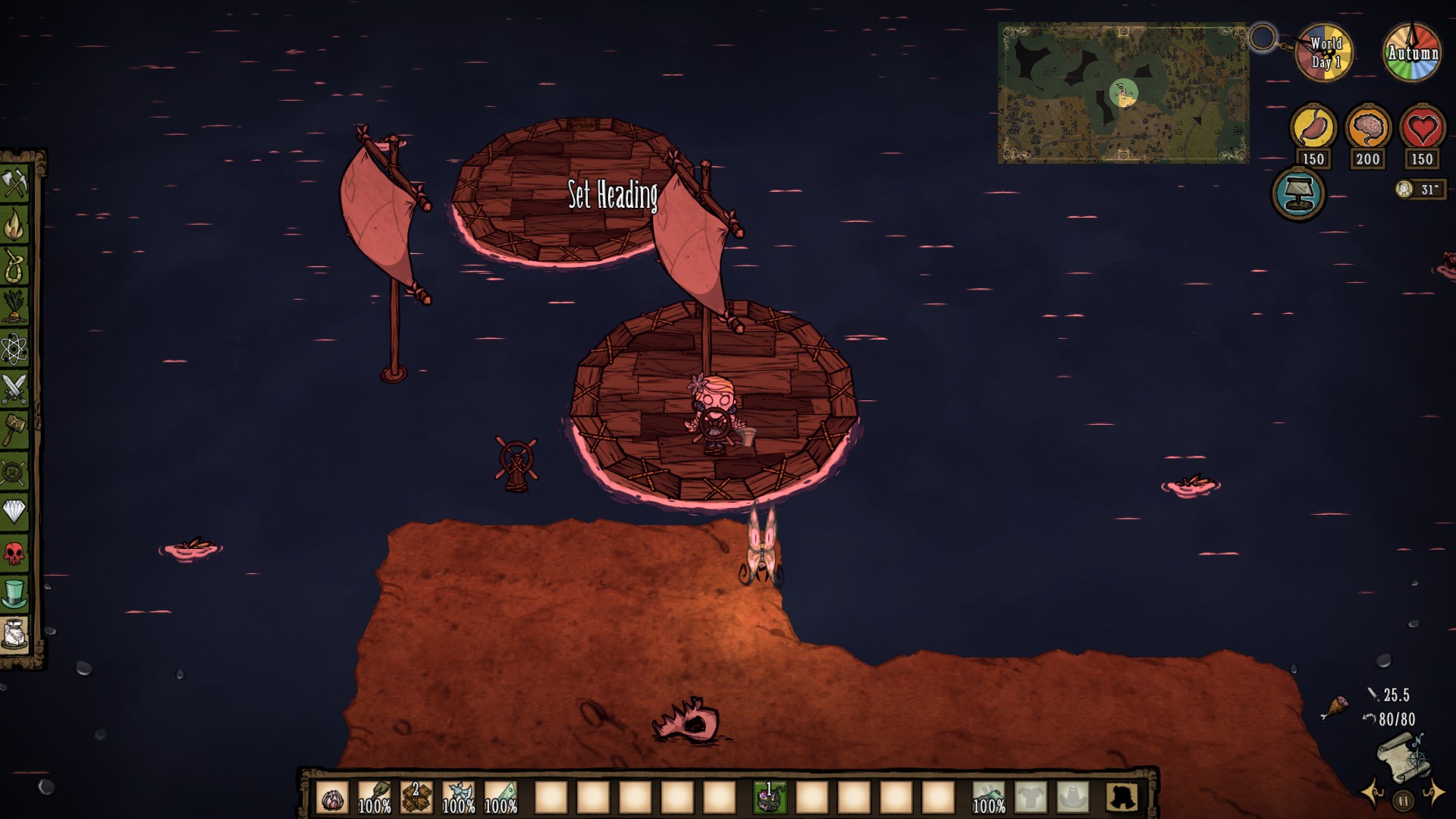
Task: Open the map scroll button
Action: [1403, 758]
